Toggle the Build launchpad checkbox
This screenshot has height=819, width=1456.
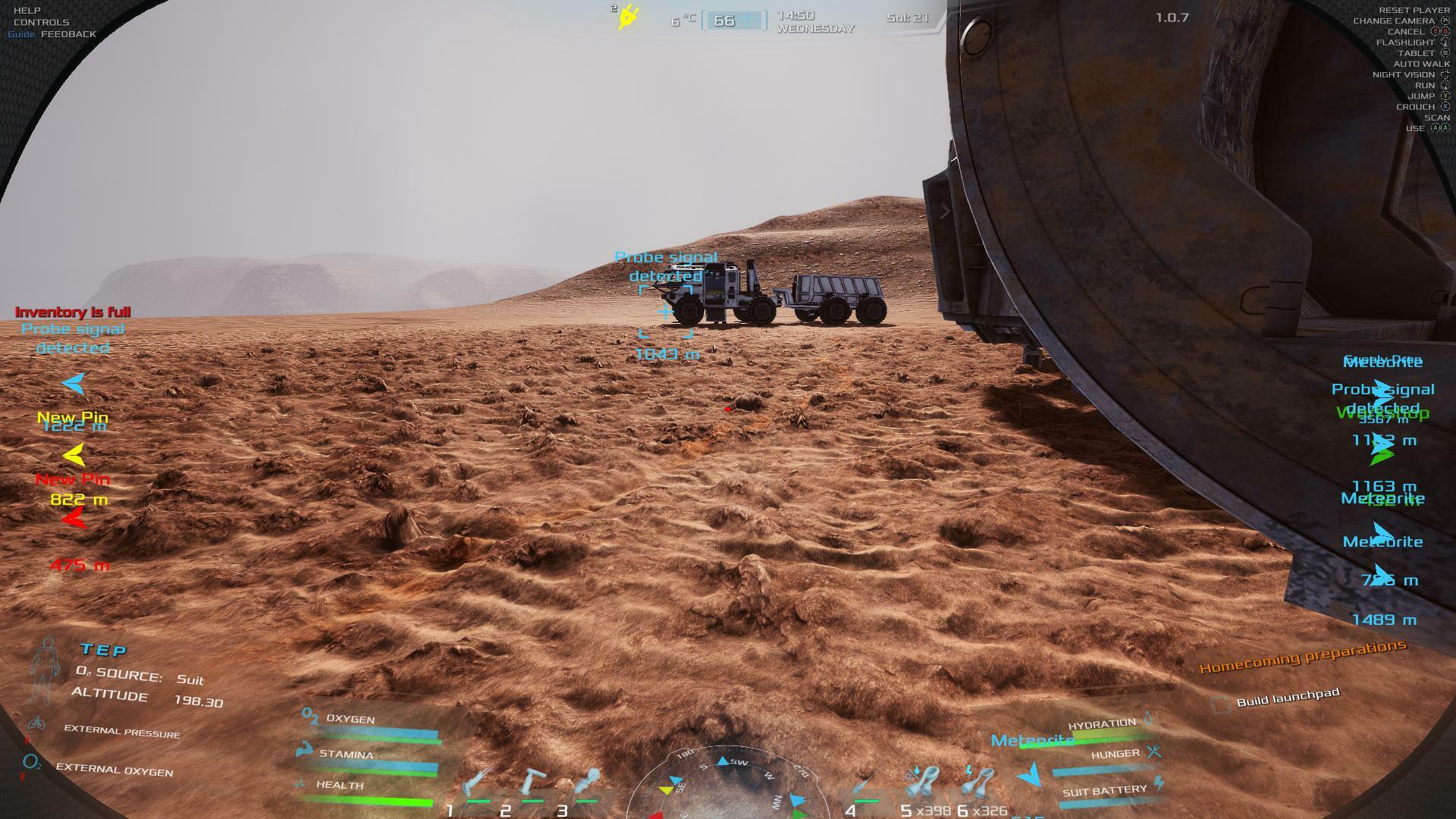(x=1220, y=705)
